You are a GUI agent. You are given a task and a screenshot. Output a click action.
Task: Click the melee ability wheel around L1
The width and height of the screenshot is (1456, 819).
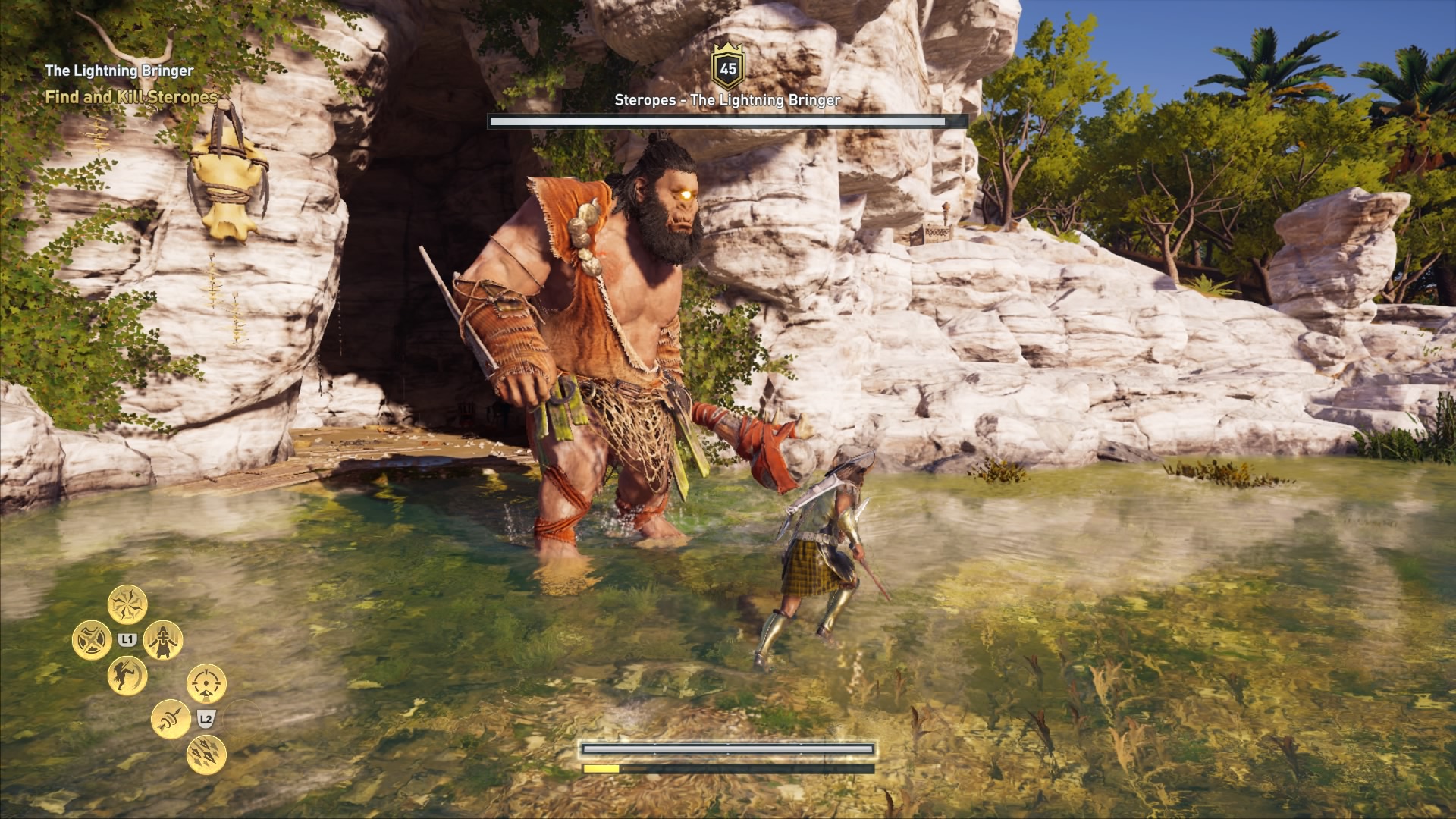point(127,639)
